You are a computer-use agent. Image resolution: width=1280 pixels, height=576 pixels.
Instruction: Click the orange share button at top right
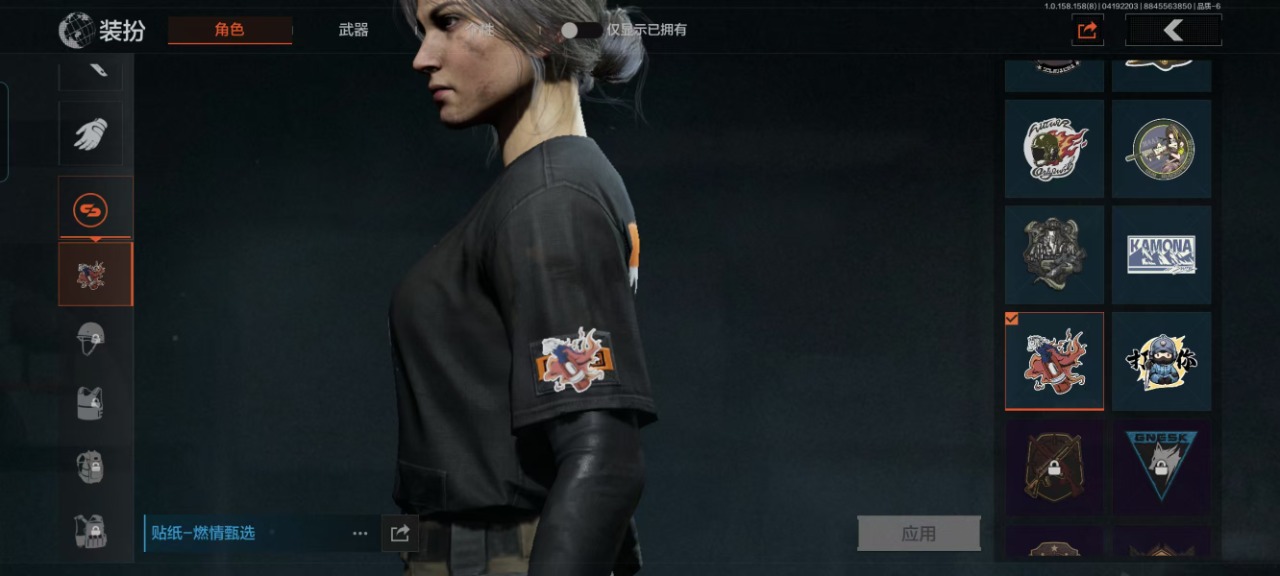1087,31
